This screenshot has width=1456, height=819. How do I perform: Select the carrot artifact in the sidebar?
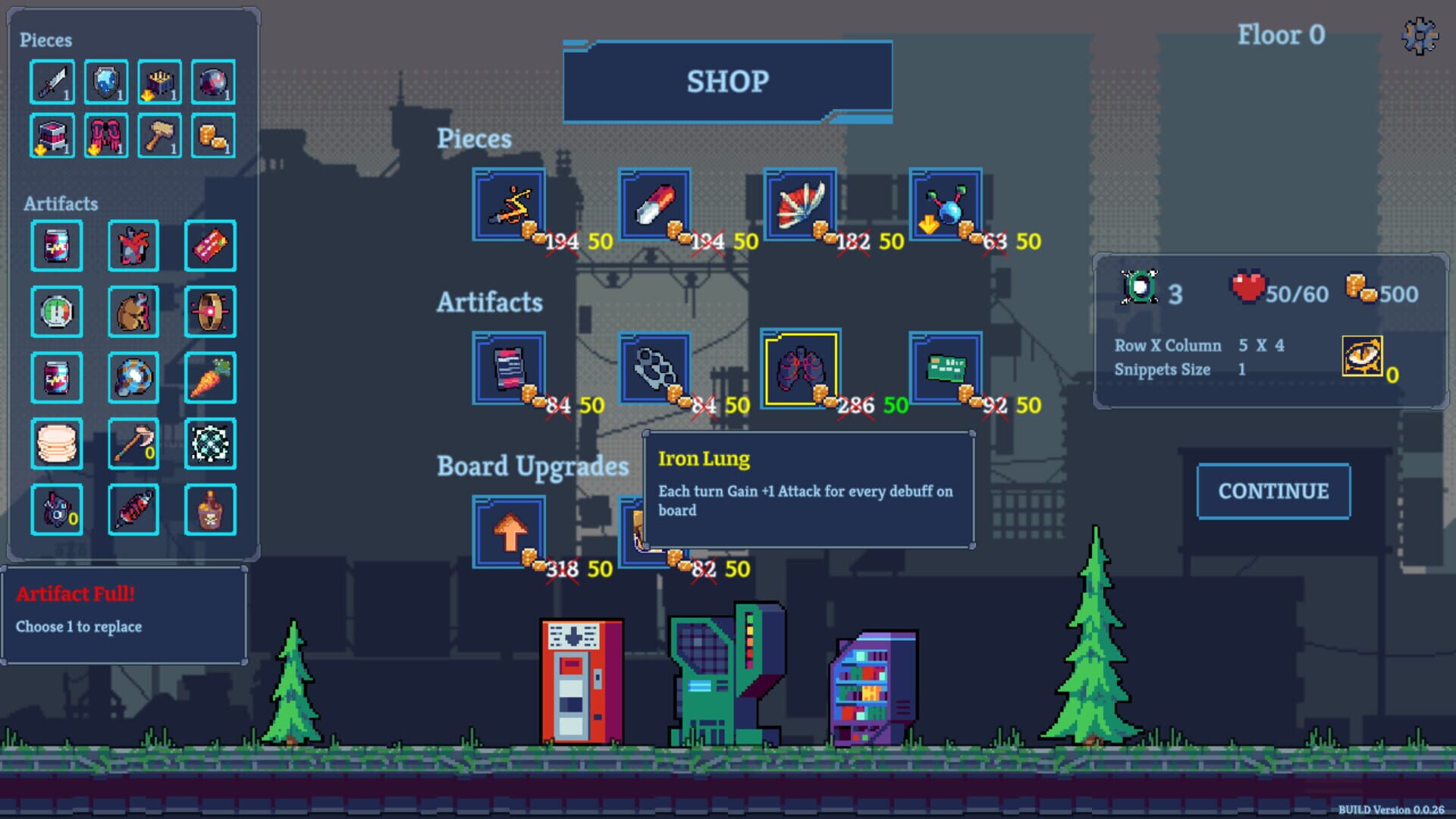pos(210,378)
